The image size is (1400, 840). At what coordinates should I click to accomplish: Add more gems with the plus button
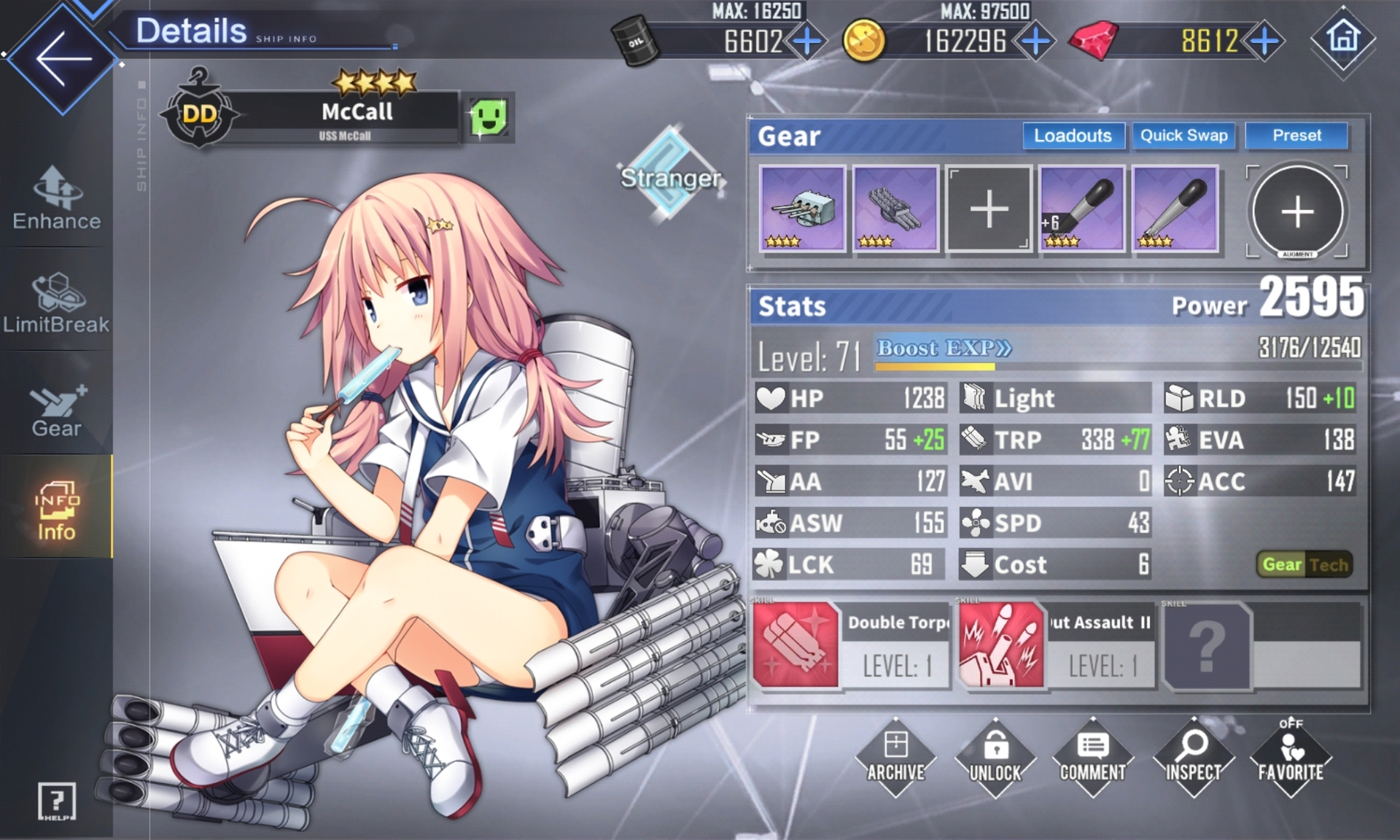(1265, 42)
